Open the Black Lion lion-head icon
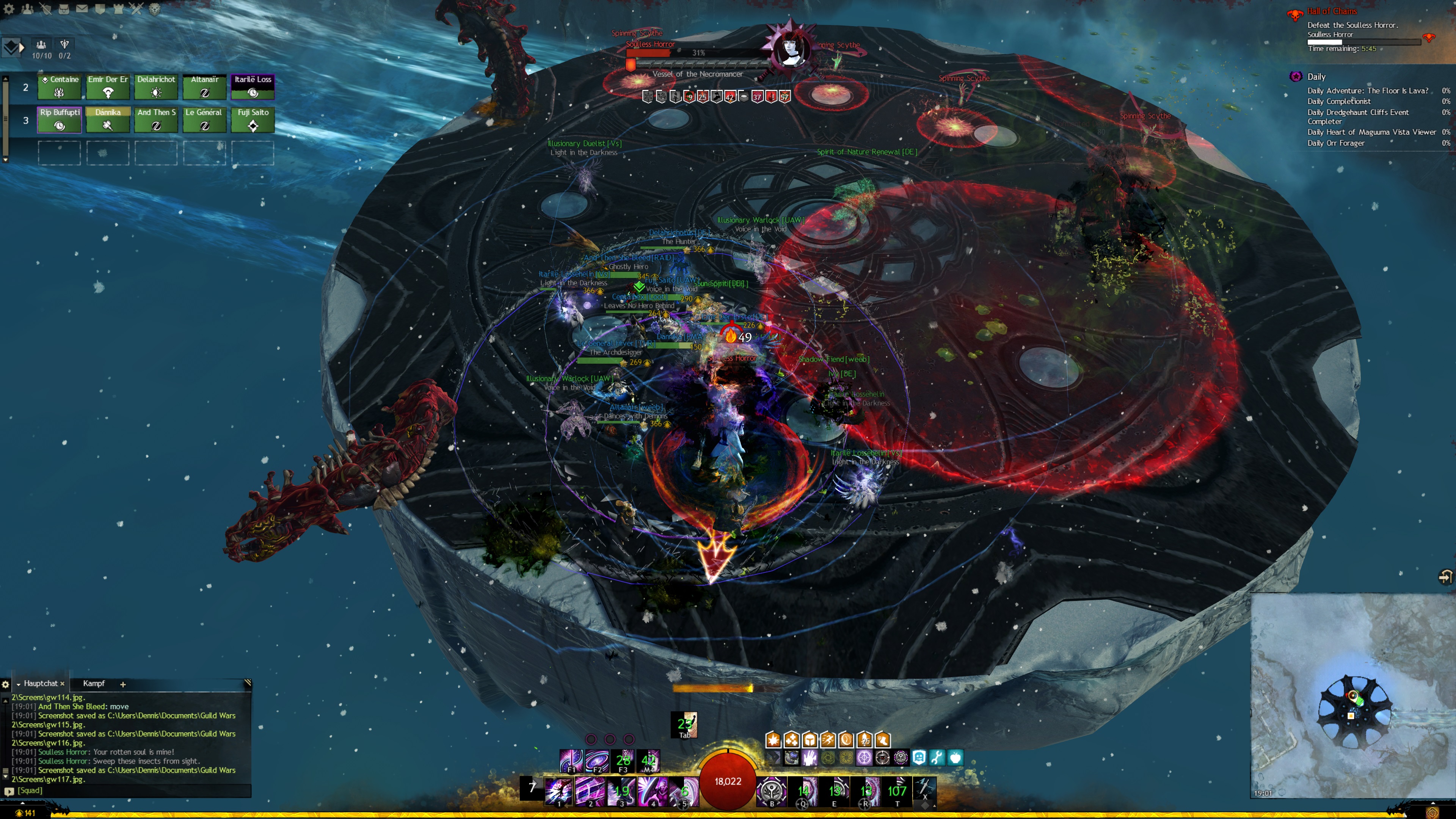 coord(154,8)
